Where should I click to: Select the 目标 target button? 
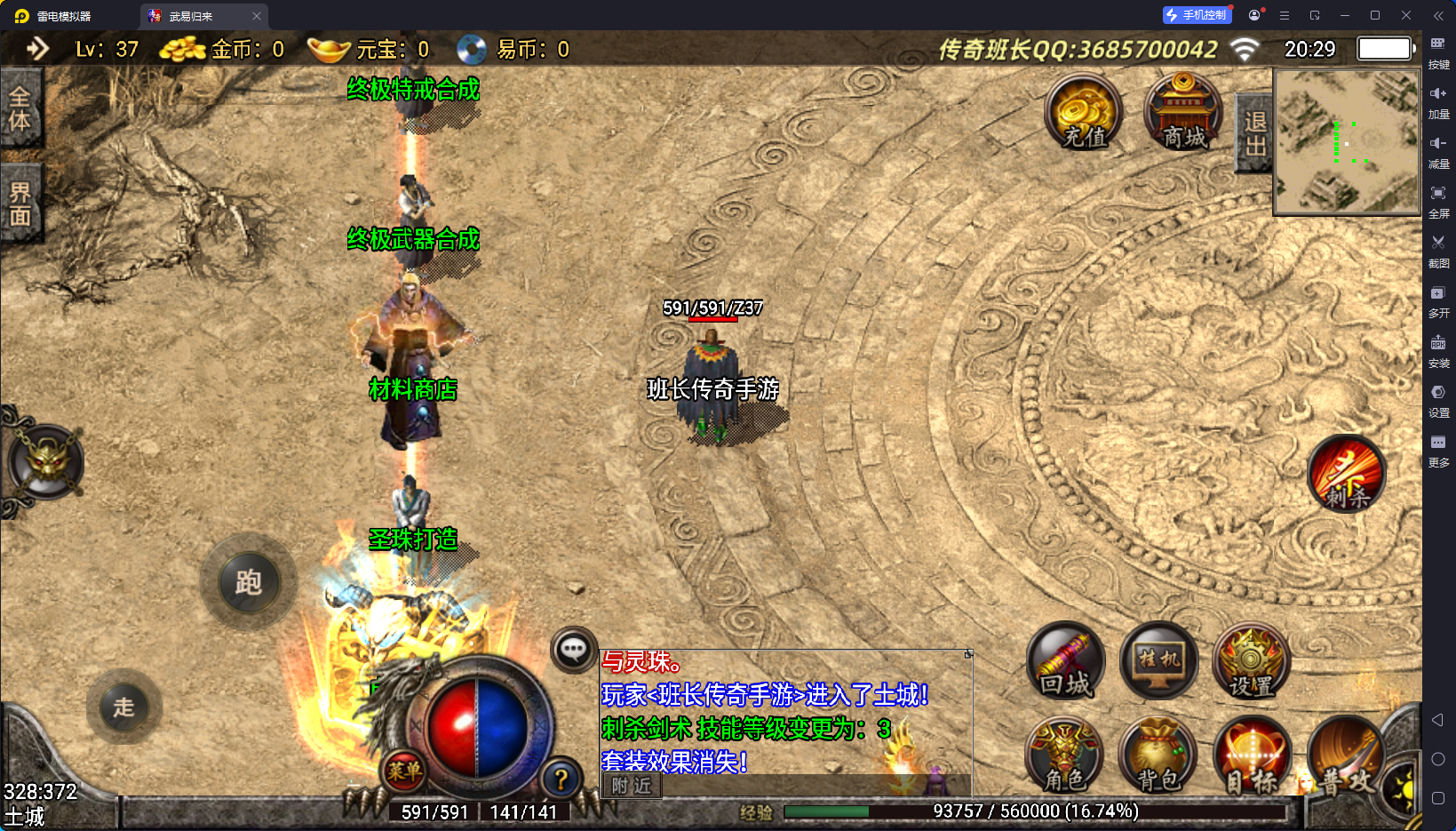tap(1251, 757)
